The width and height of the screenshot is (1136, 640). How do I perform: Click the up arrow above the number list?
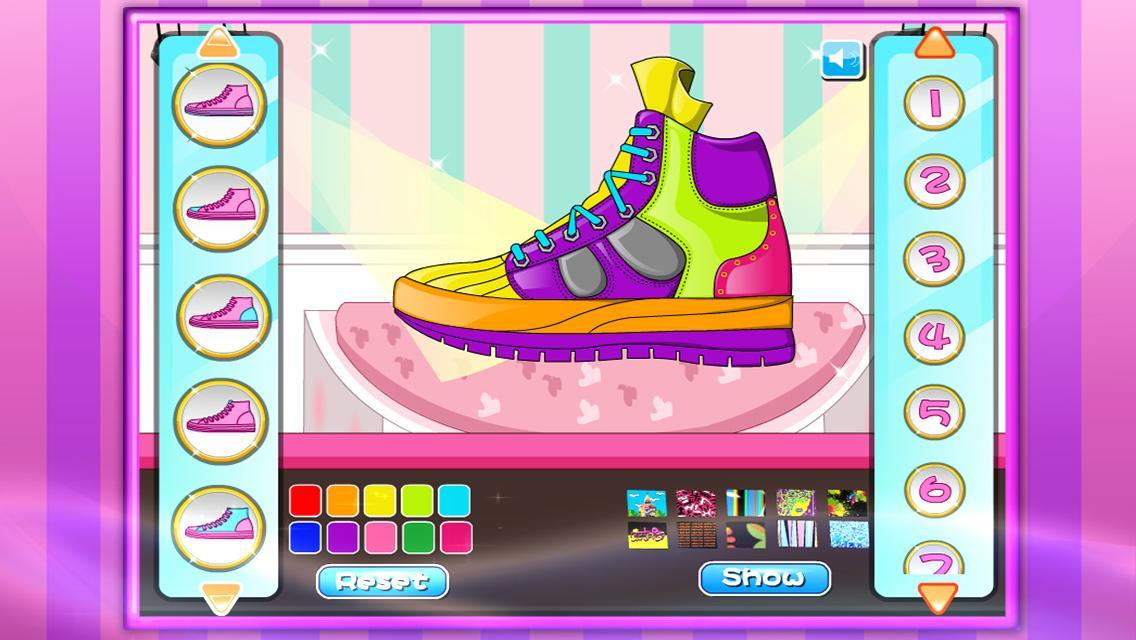[x=936, y=42]
